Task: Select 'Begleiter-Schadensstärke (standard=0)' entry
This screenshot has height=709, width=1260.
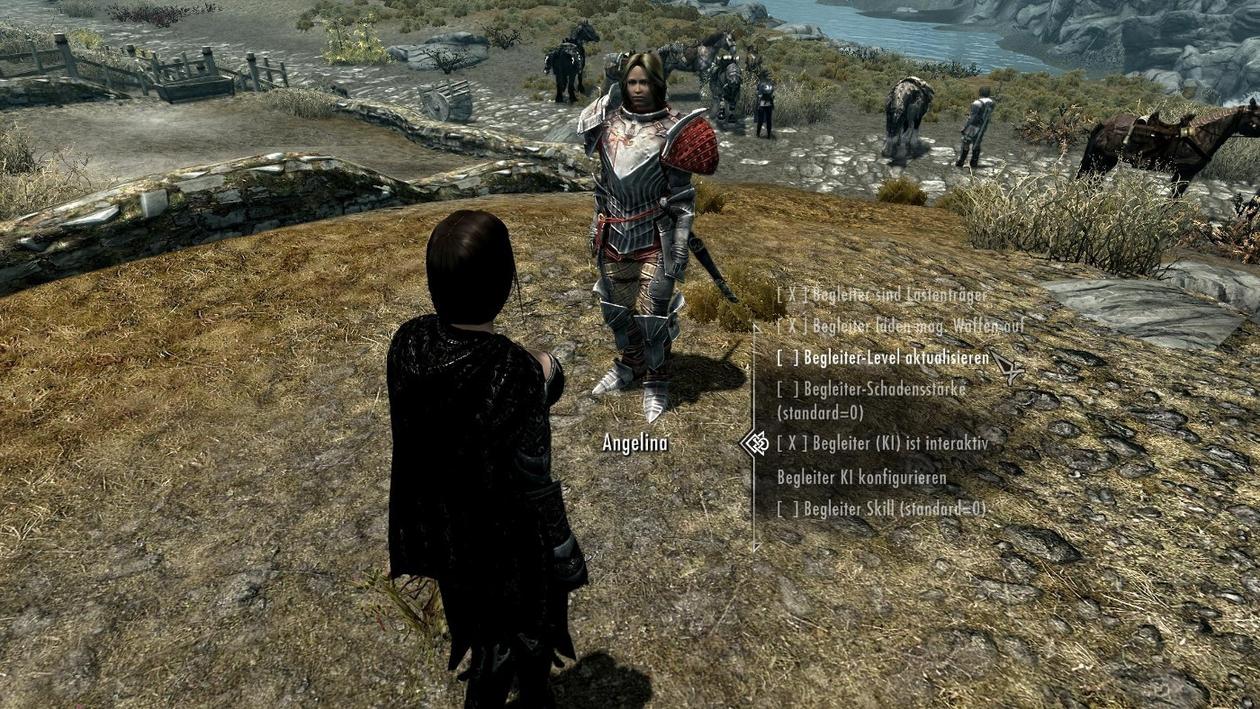Action: click(x=871, y=400)
